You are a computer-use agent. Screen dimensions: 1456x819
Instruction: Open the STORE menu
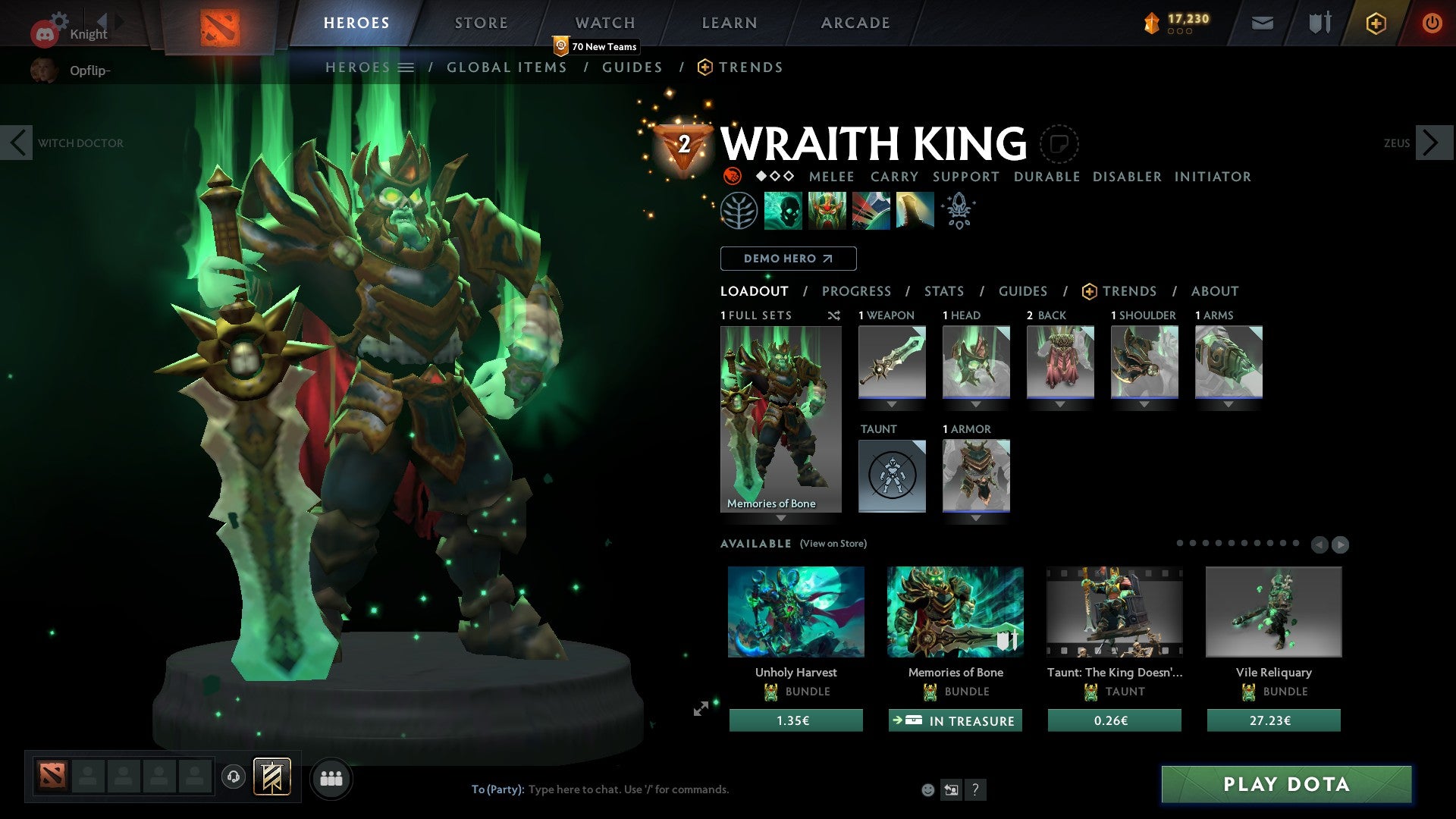pyautogui.click(x=481, y=23)
